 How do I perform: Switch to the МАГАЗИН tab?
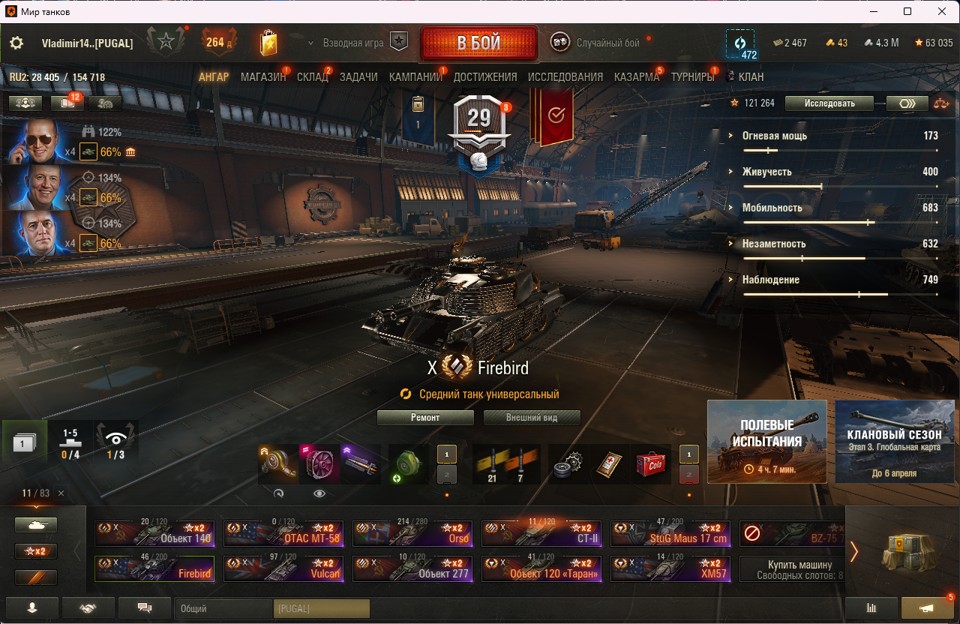[x=263, y=77]
